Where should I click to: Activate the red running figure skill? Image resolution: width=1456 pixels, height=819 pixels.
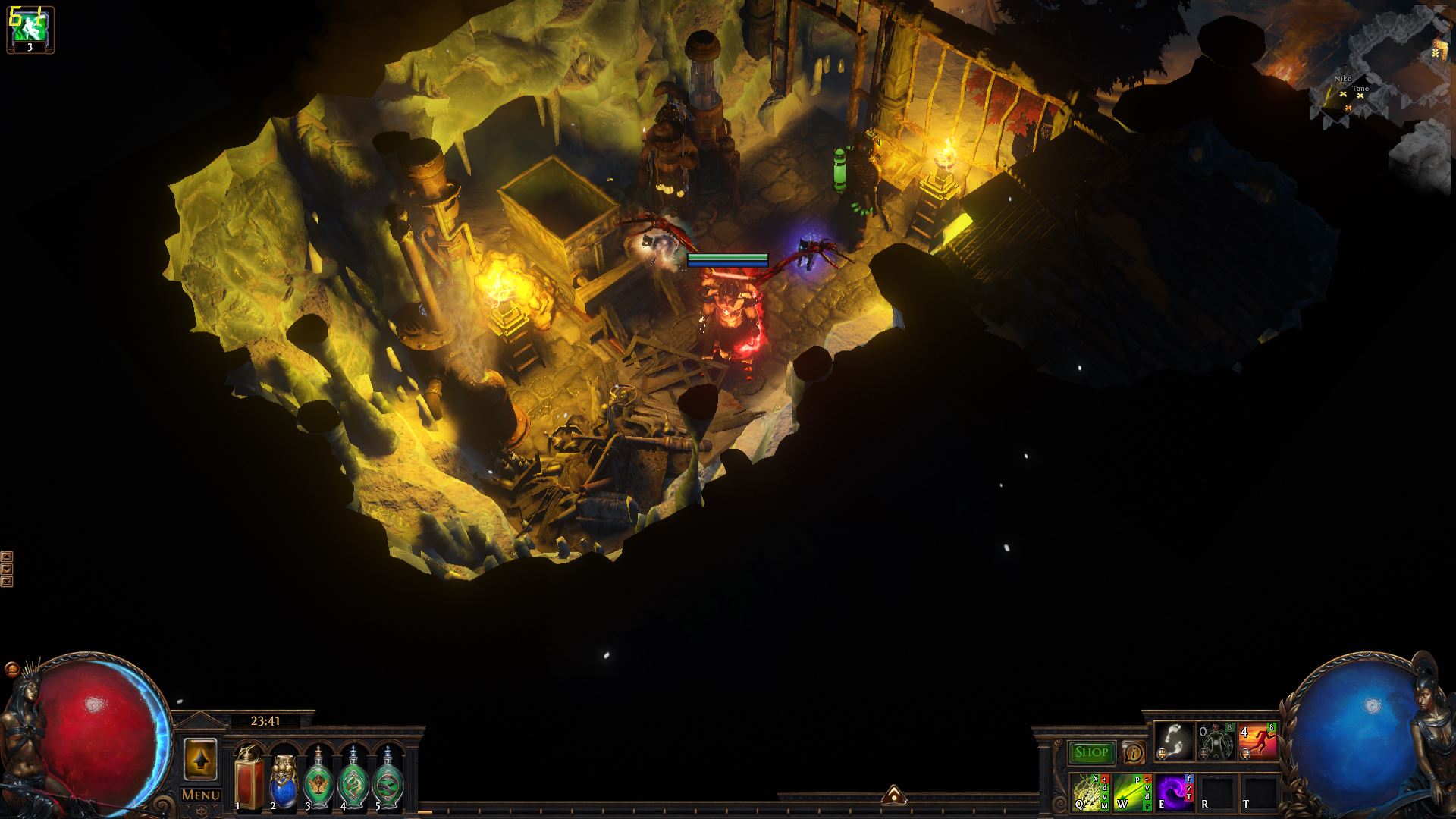click(x=1257, y=741)
